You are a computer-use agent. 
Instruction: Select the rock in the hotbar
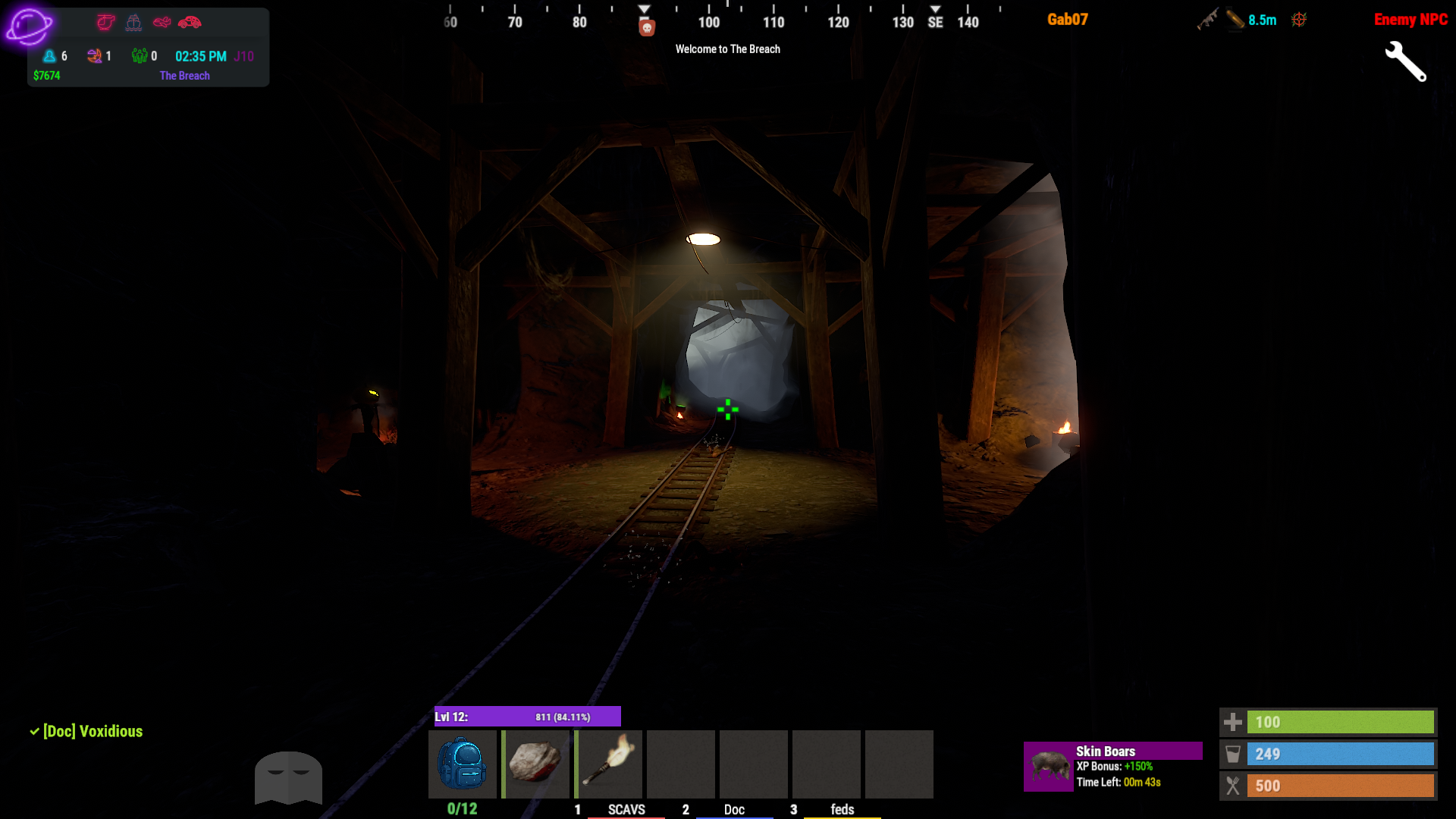click(535, 764)
